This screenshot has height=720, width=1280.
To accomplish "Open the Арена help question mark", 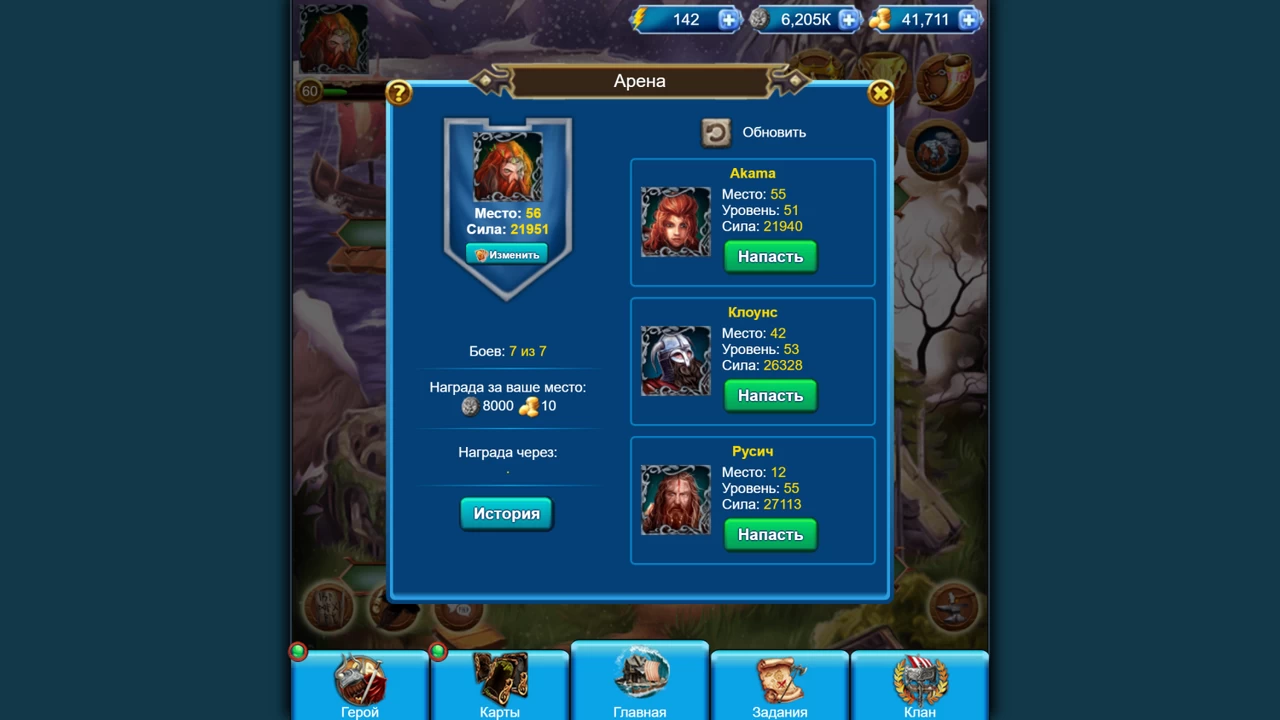I will coord(398,93).
